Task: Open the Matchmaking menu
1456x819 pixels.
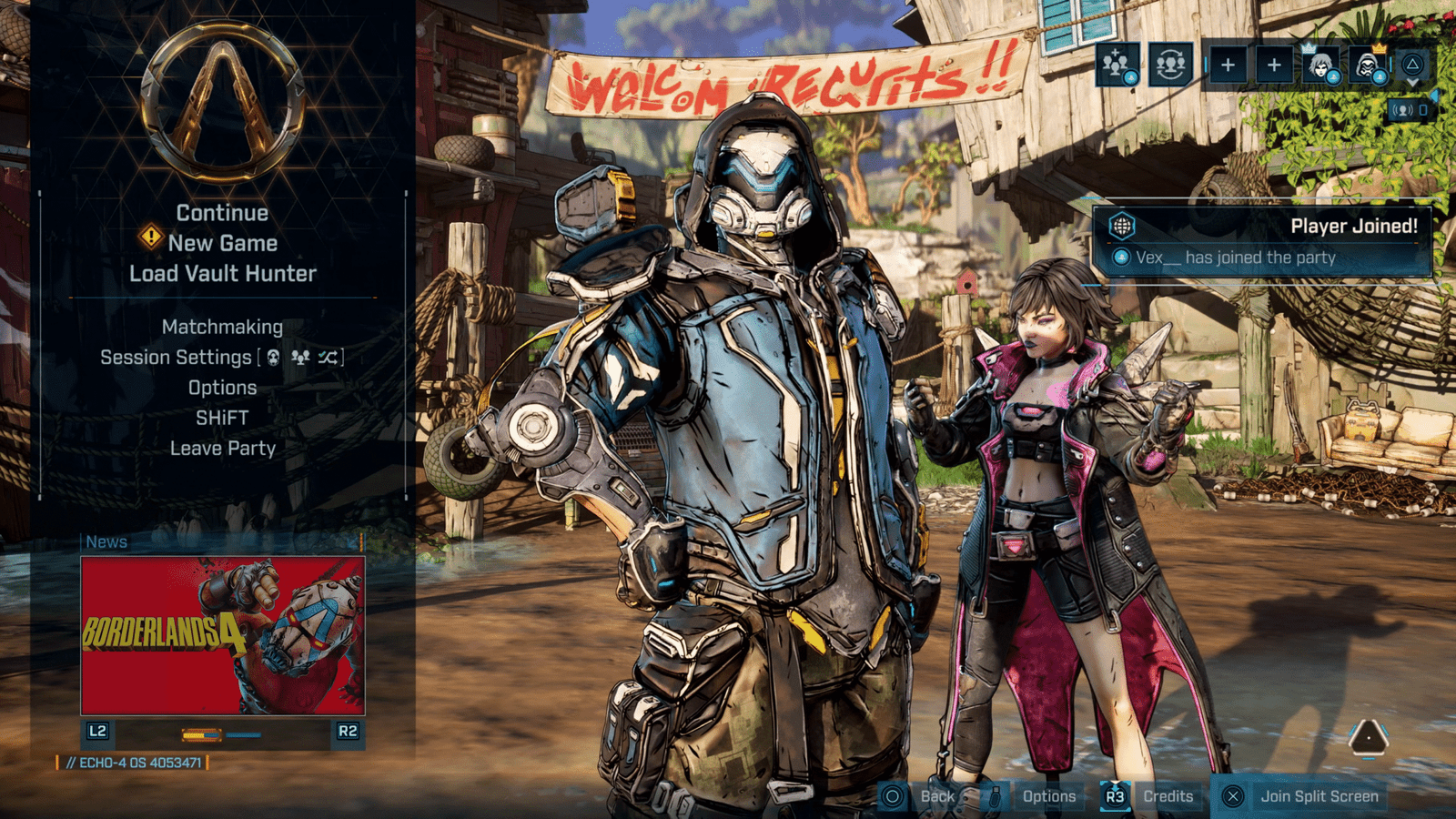Action: point(222,327)
